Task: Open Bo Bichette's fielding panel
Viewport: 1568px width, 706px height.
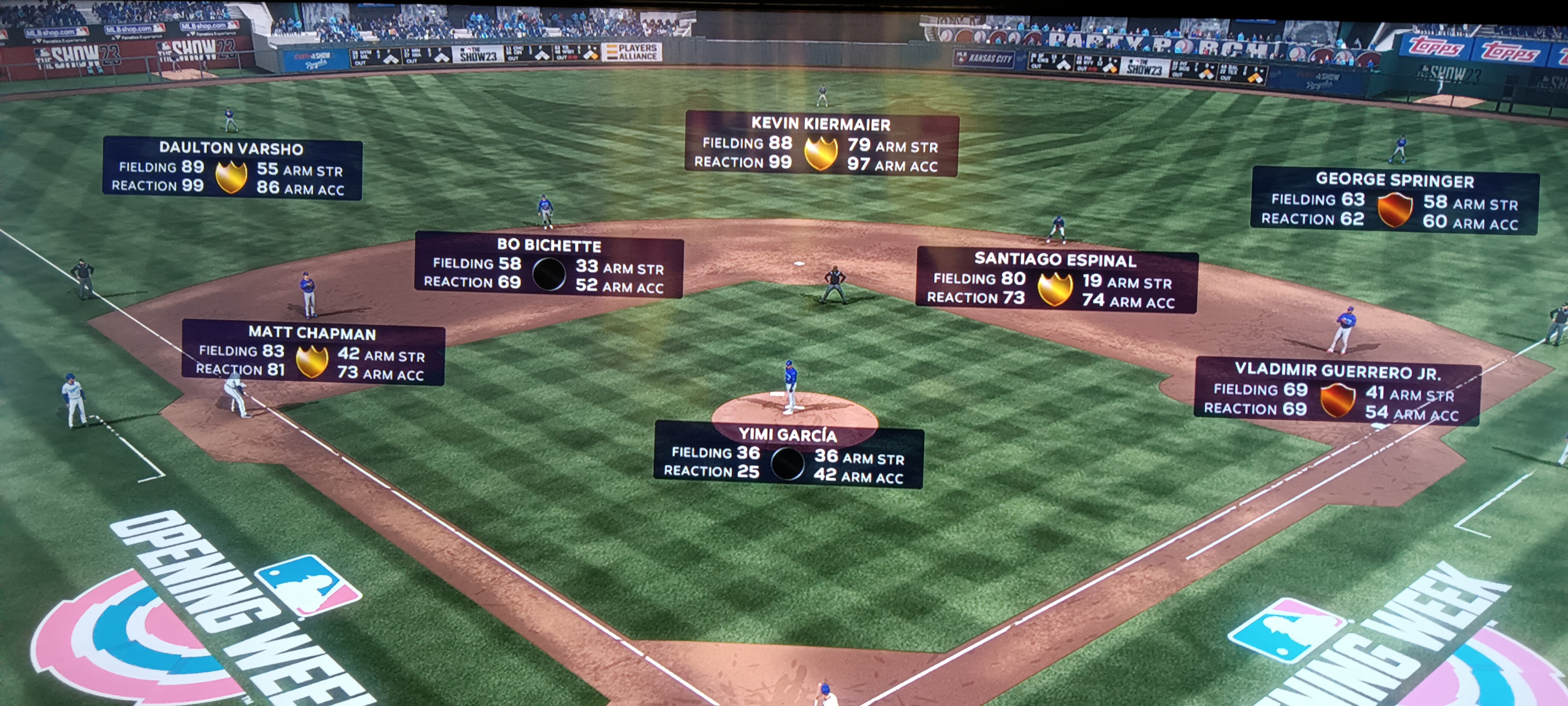Action: pyautogui.click(x=548, y=265)
